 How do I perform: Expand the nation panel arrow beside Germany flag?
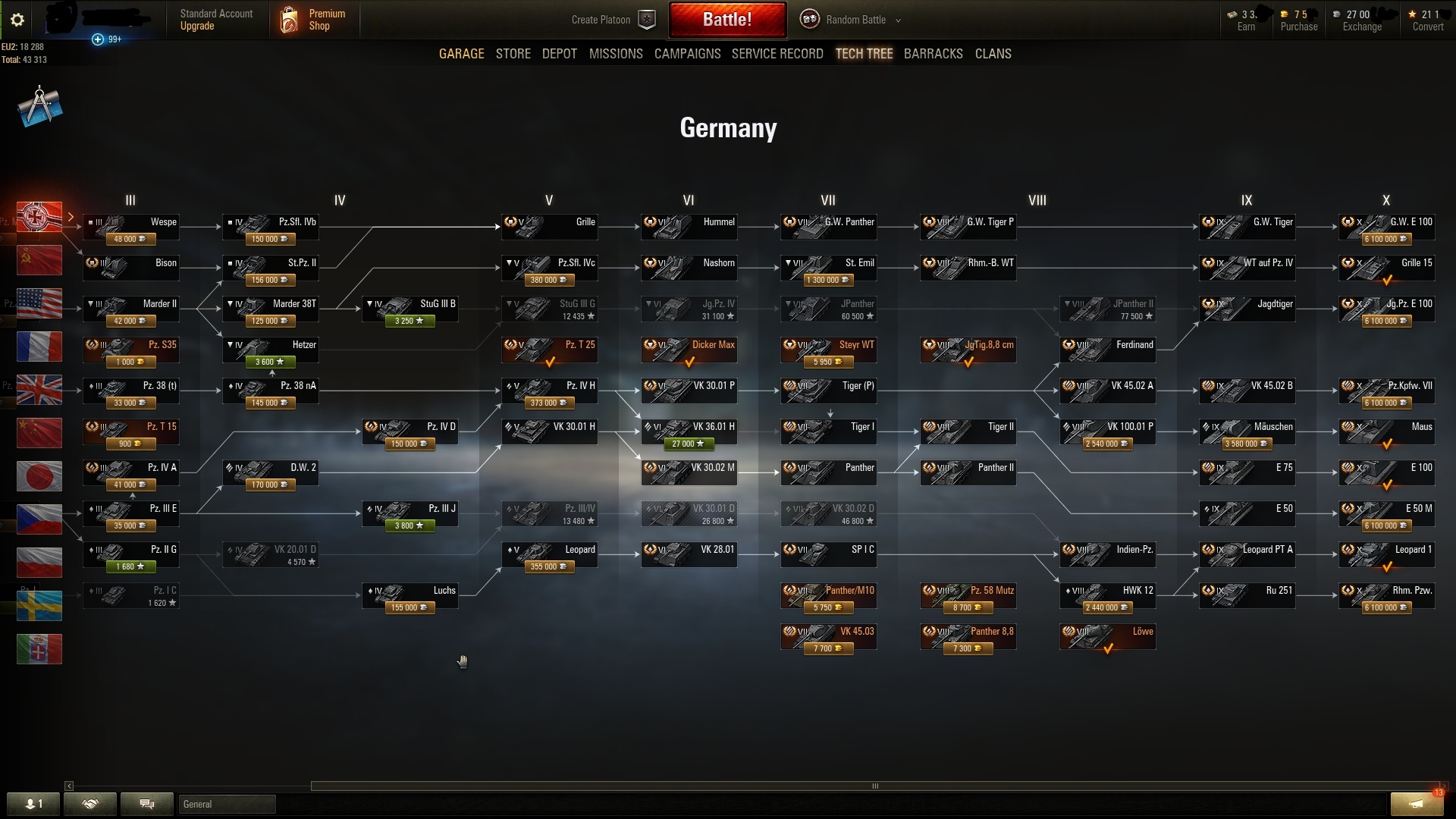(71, 217)
